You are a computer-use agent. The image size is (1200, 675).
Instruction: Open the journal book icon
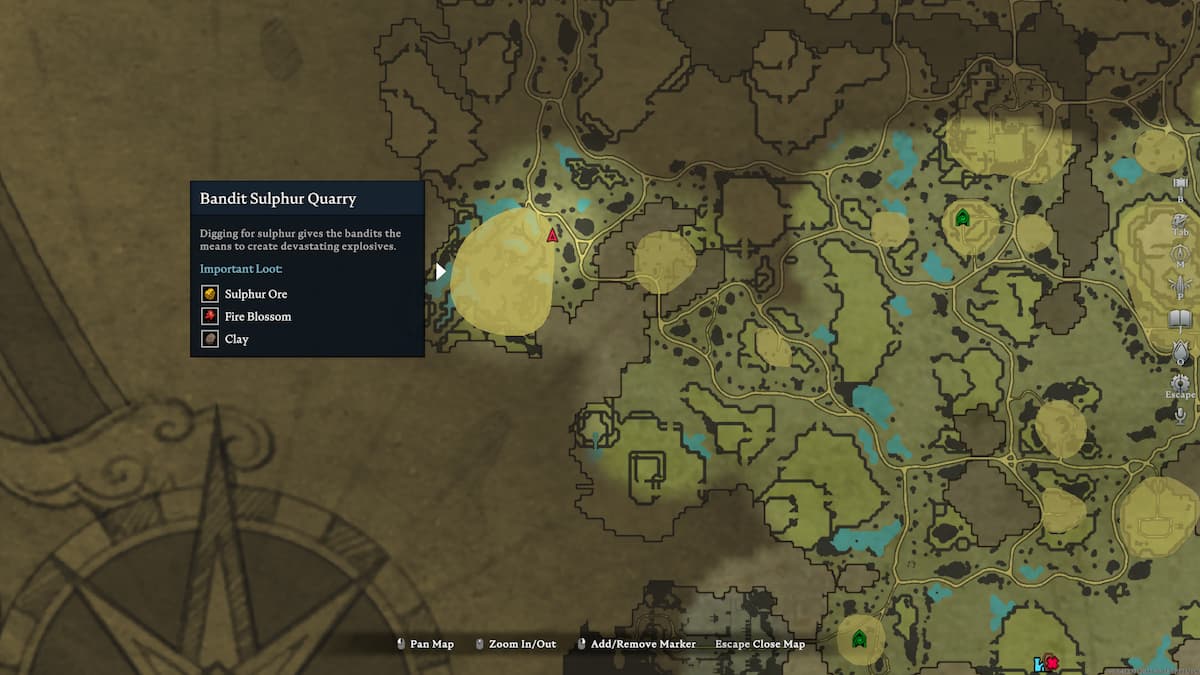(x=1180, y=319)
